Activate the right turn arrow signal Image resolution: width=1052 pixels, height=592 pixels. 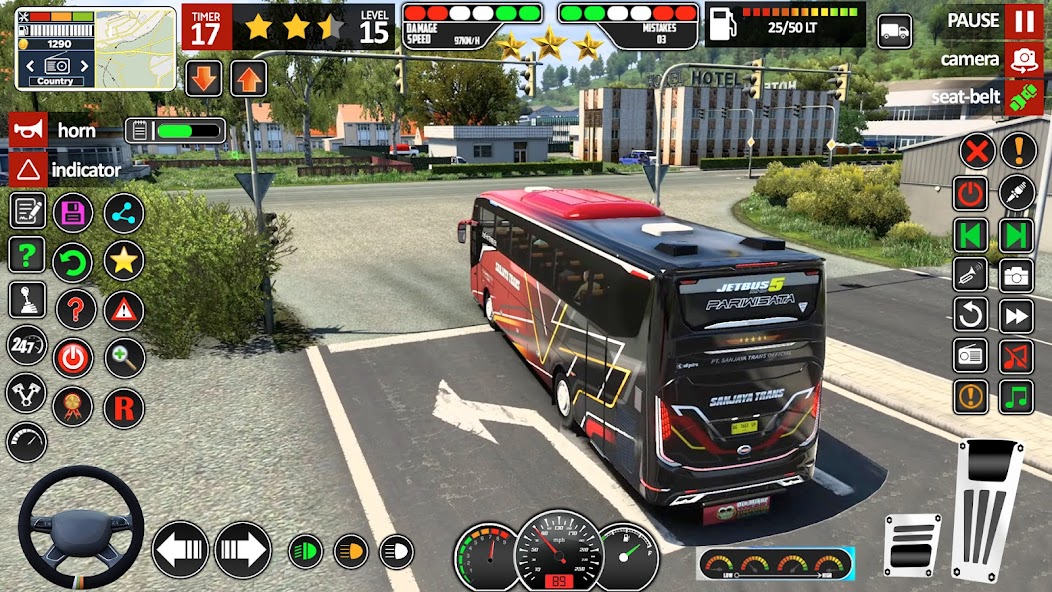click(x=243, y=549)
